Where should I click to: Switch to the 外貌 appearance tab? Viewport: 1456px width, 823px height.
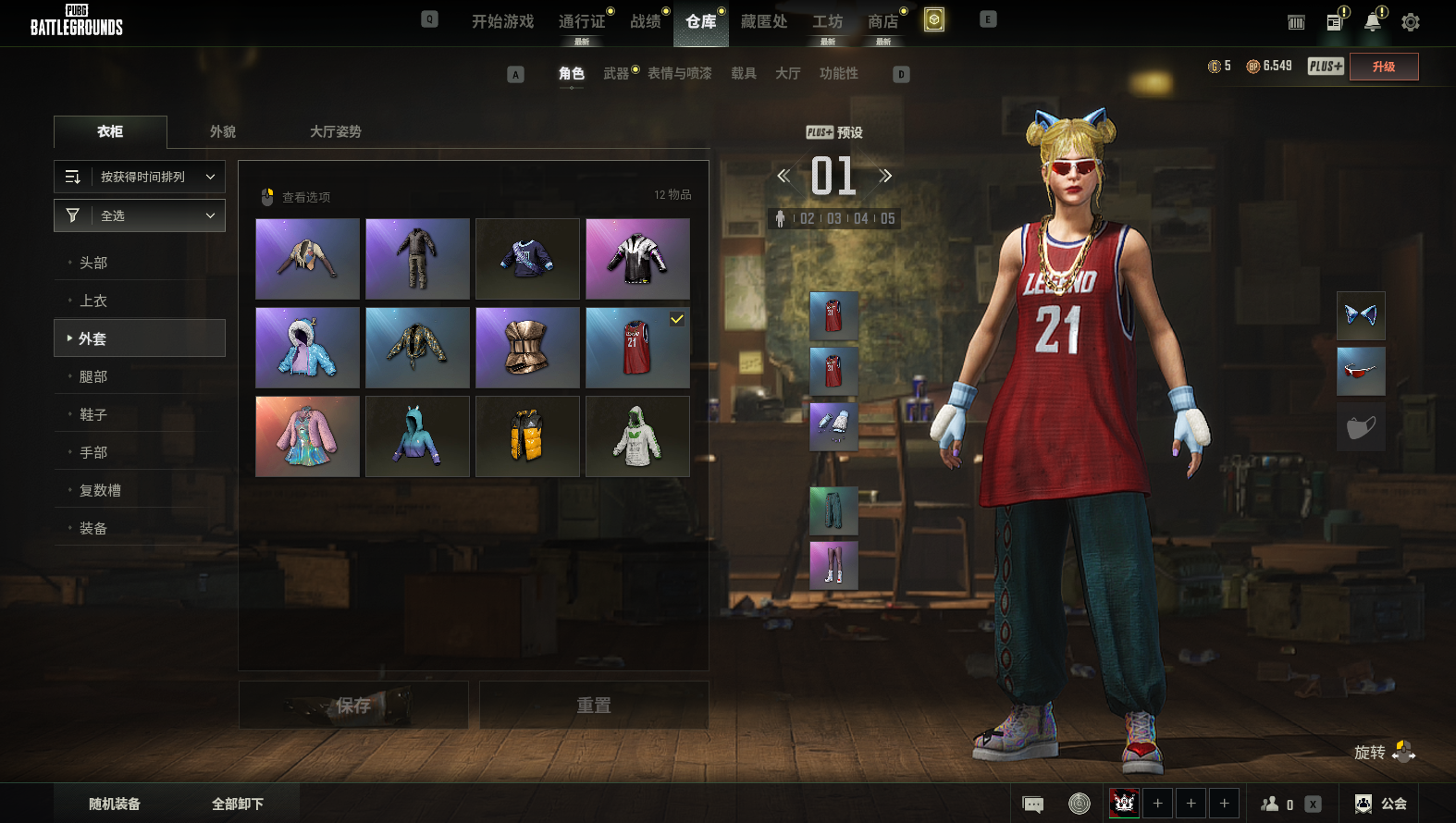click(223, 131)
